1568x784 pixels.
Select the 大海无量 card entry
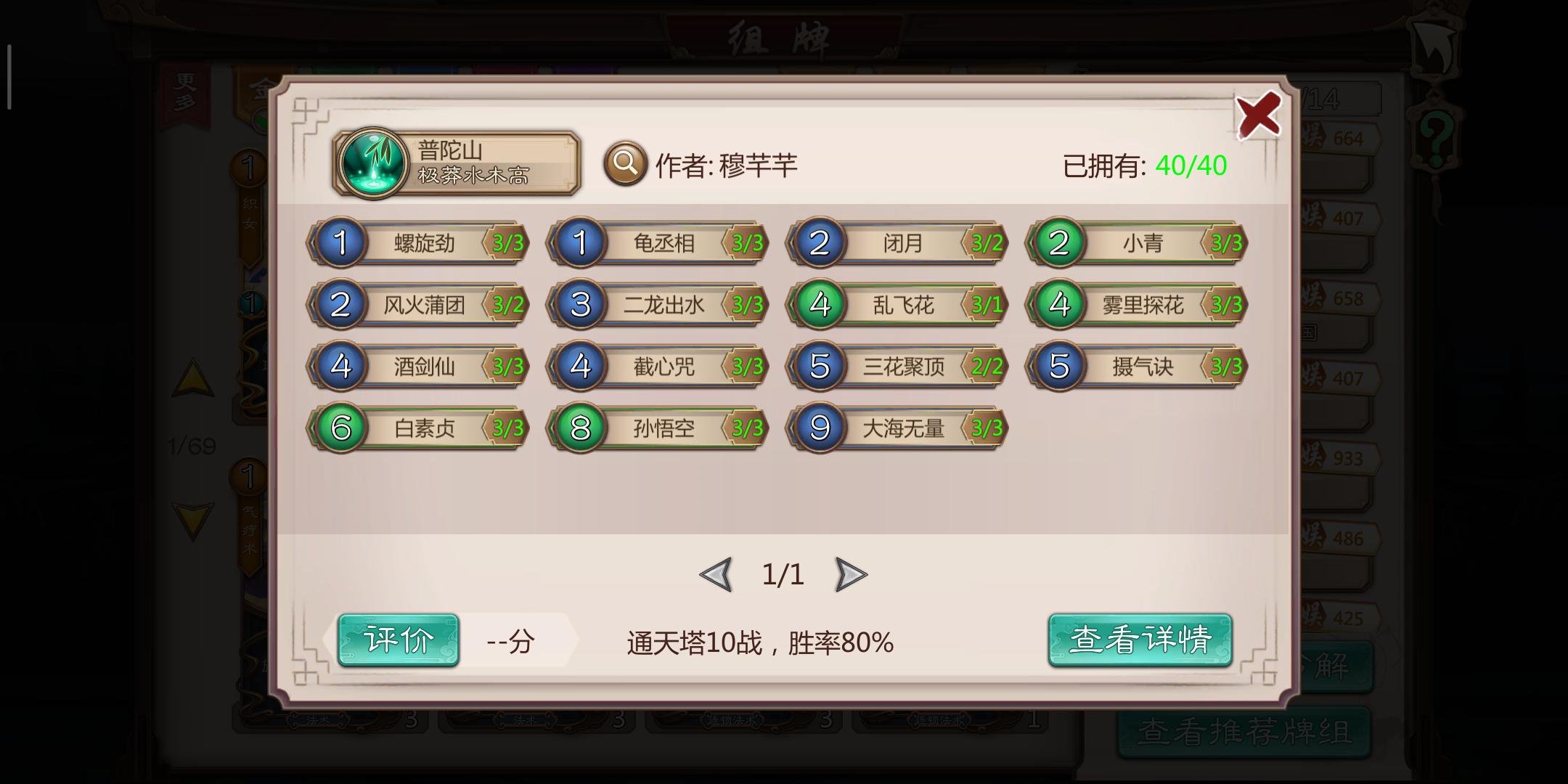point(897,428)
